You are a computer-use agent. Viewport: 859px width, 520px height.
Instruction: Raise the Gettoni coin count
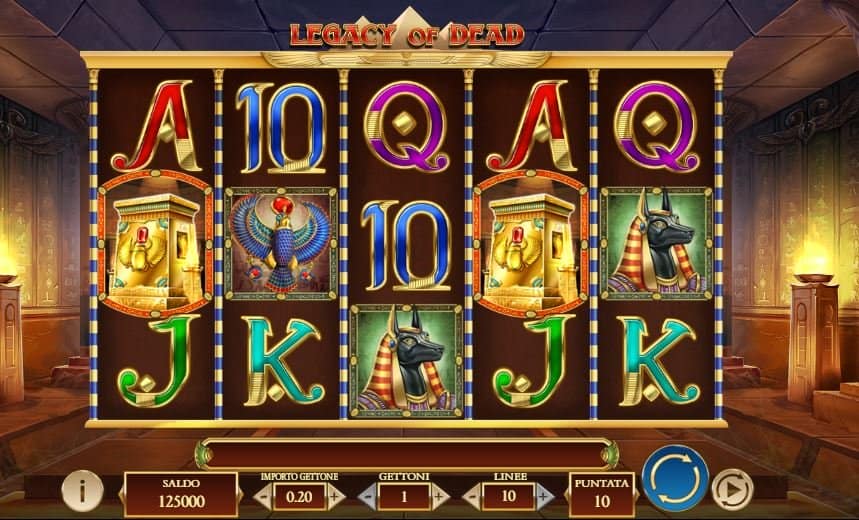439,495
